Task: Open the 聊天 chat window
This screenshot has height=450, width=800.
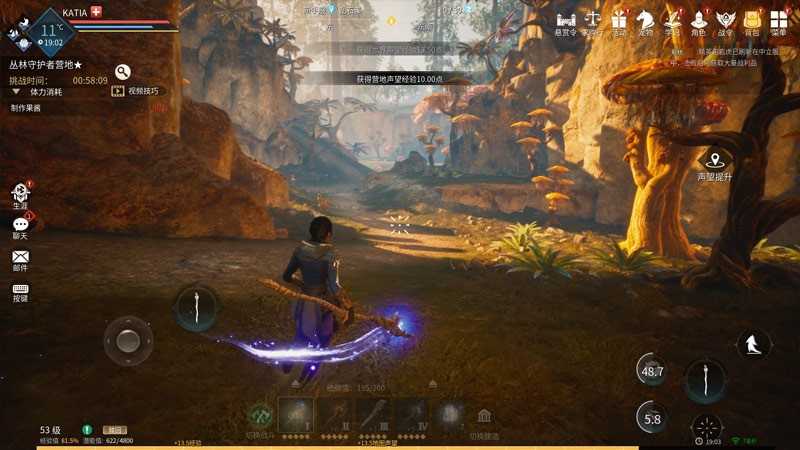Action: pyautogui.click(x=20, y=226)
